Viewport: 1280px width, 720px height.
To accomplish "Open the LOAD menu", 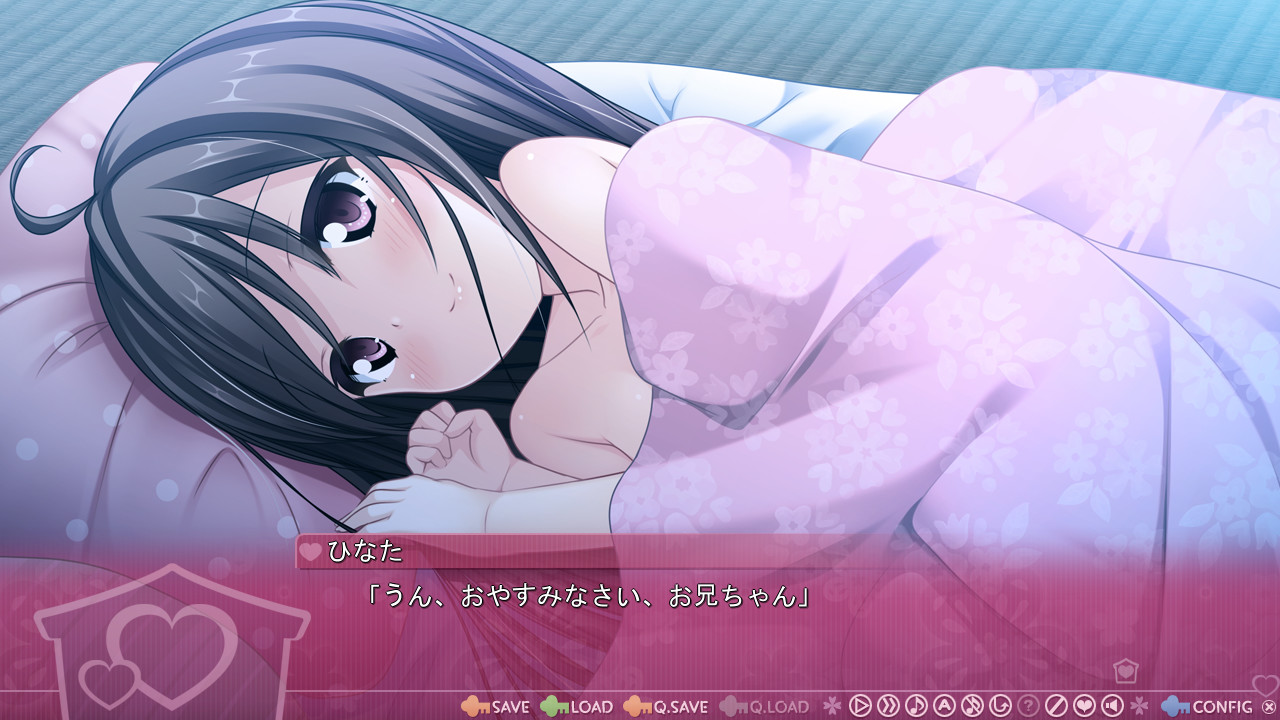I will tap(576, 706).
